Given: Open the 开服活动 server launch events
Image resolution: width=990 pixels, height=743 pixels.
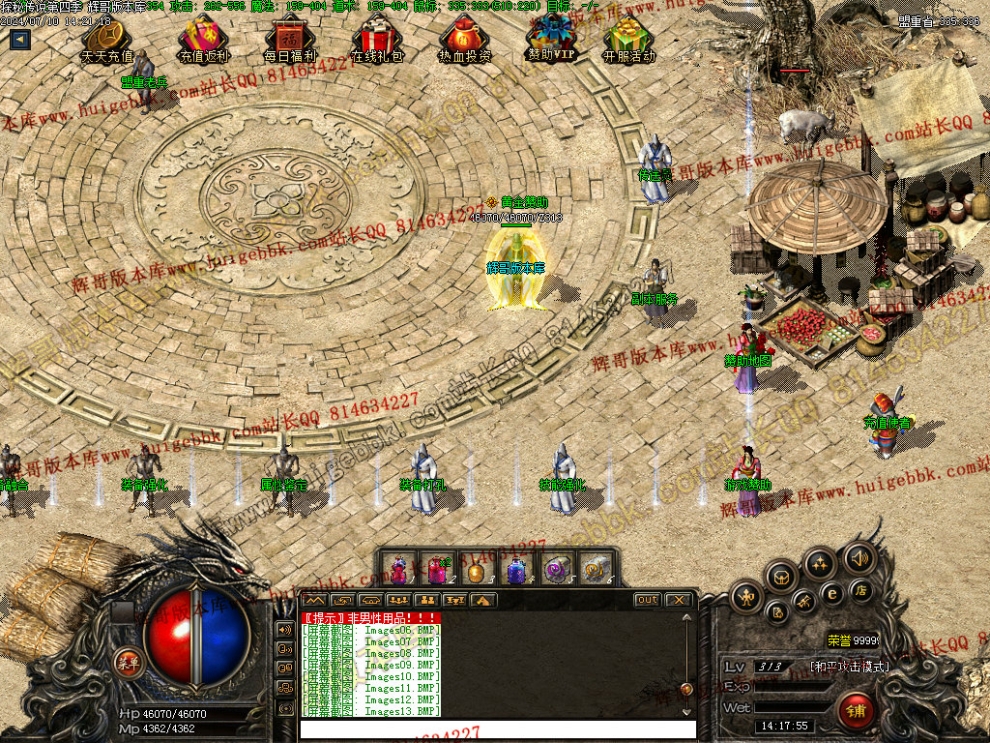Looking at the screenshot, I should (629, 40).
